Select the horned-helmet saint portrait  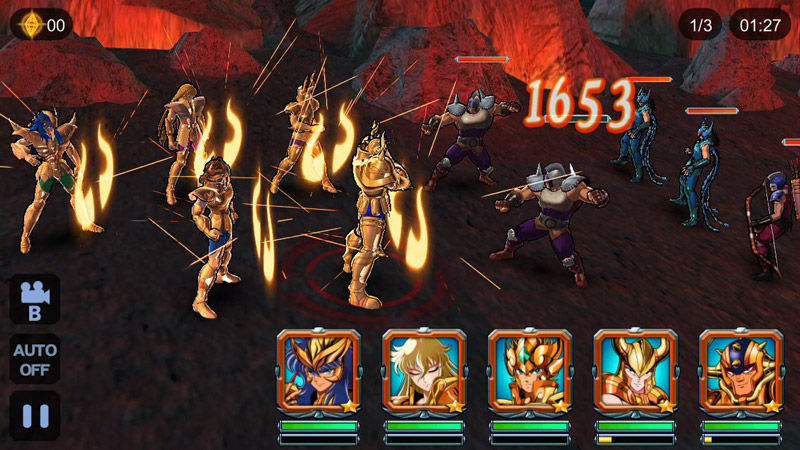click(635, 372)
